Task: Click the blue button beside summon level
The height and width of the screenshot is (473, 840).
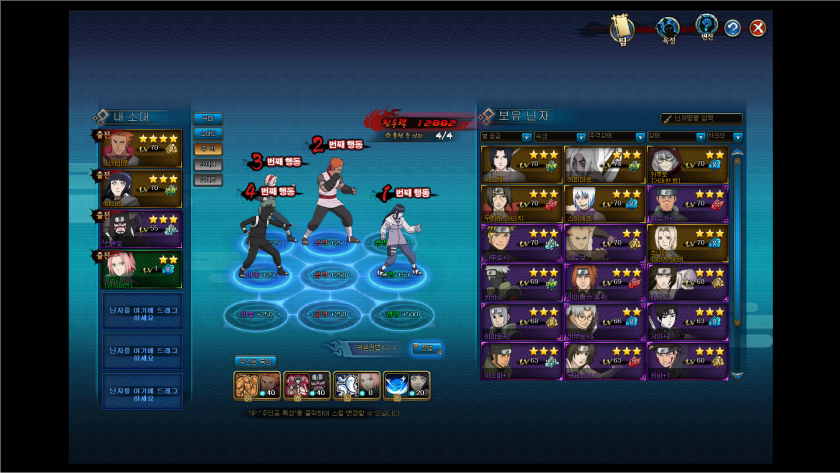Action: (427, 348)
